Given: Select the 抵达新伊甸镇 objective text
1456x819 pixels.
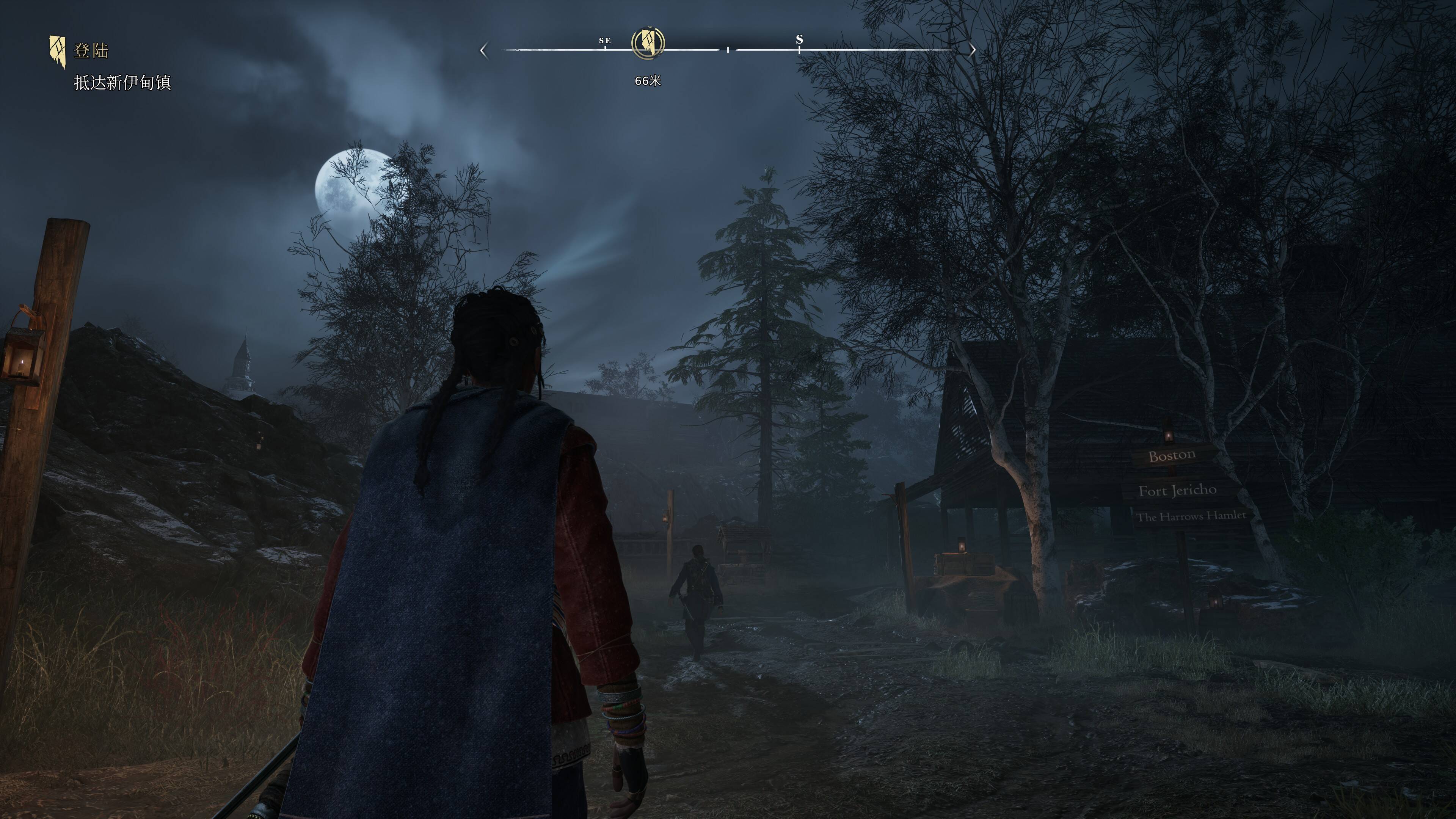Looking at the screenshot, I should pos(122,83).
